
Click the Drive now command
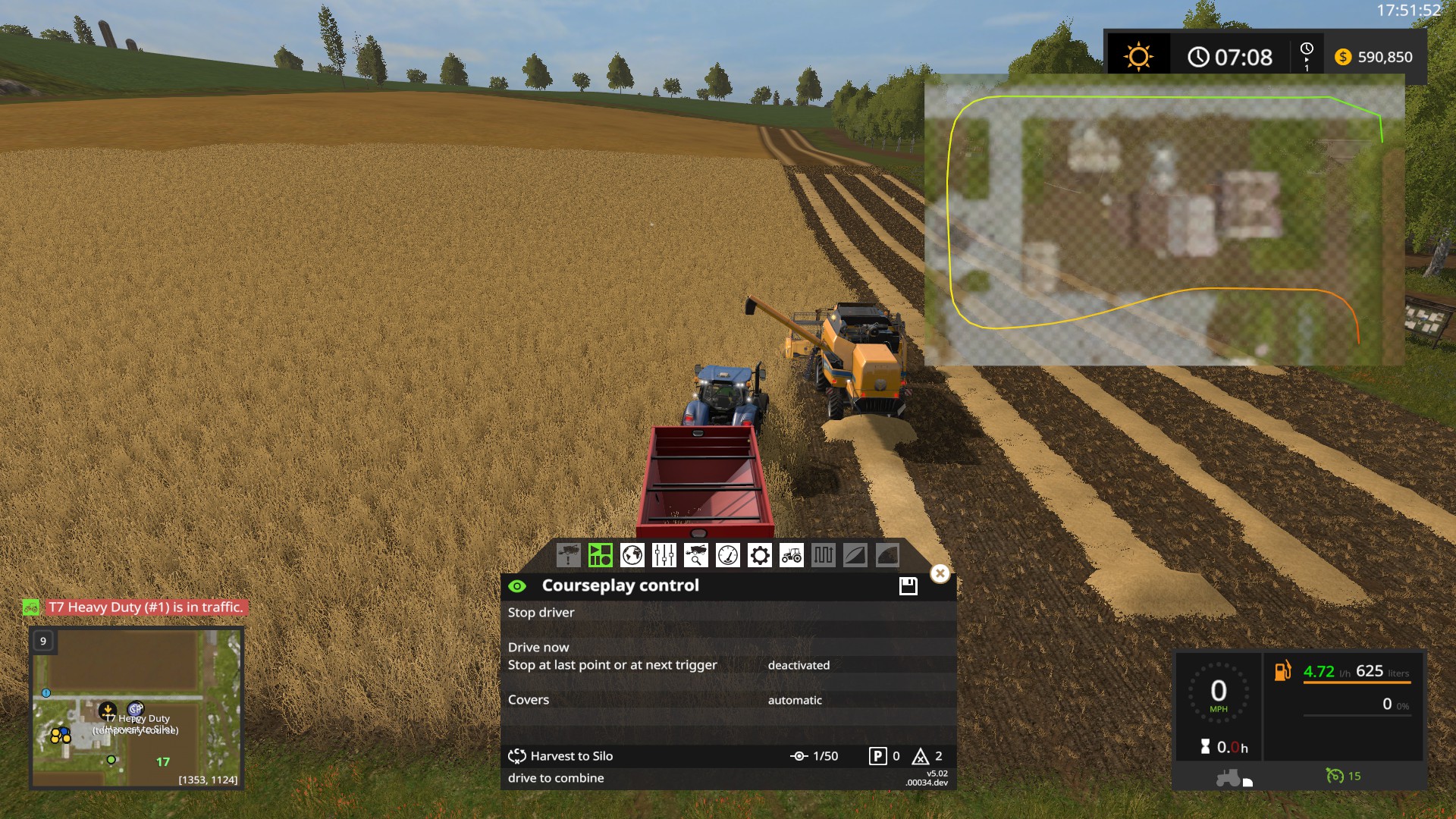coord(538,648)
